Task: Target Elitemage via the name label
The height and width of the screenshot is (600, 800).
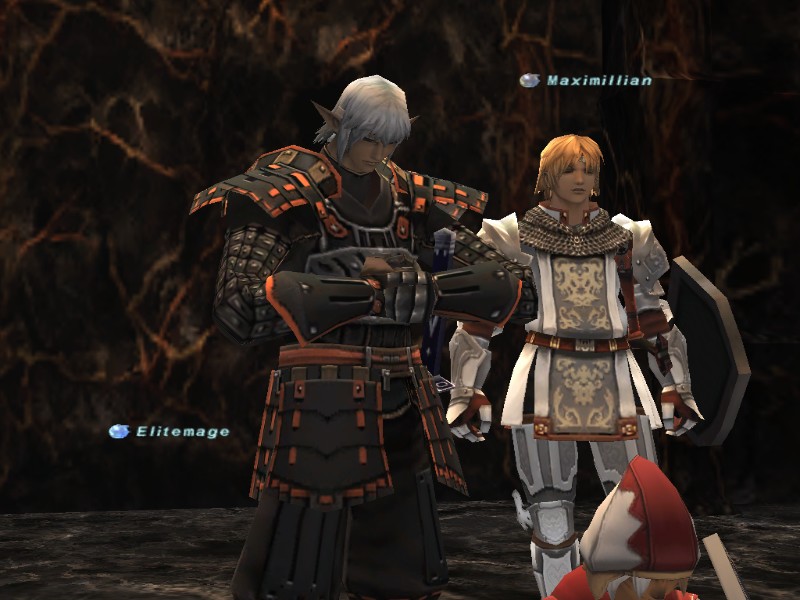Action: (x=182, y=432)
